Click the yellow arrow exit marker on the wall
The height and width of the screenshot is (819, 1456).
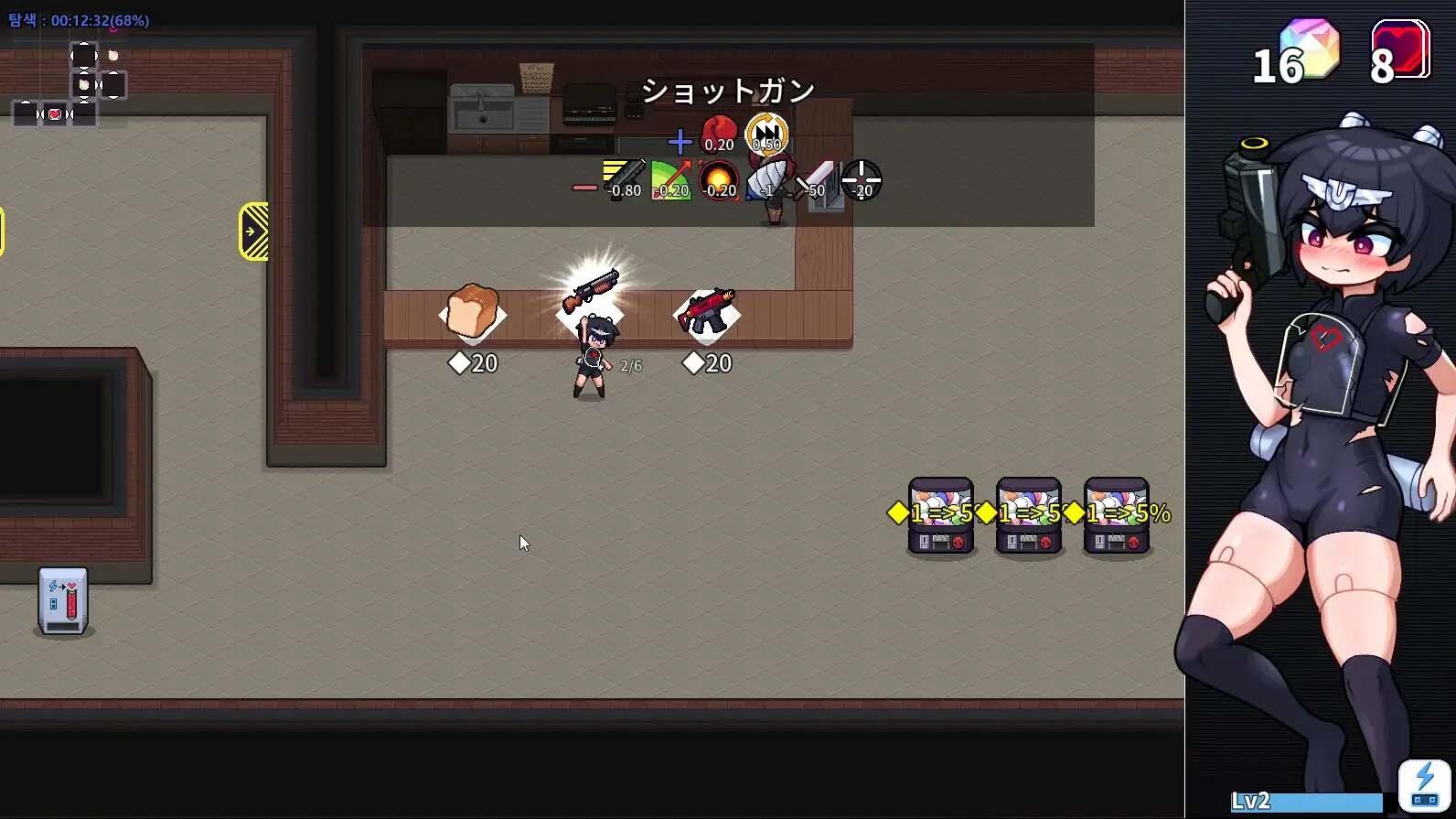pyautogui.click(x=252, y=231)
